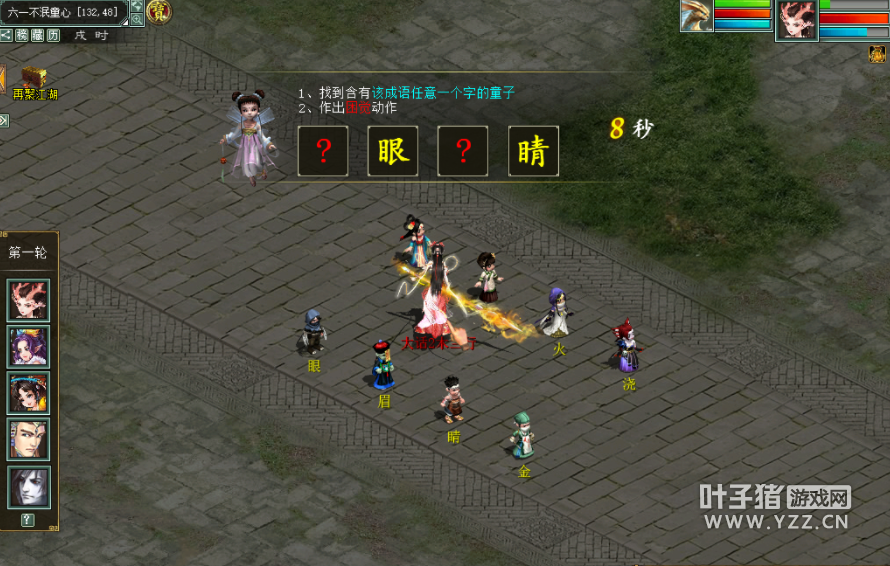Viewport: 890px width, 566px height.
Task: Select the male warrior portrait
Action: pos(29,439)
